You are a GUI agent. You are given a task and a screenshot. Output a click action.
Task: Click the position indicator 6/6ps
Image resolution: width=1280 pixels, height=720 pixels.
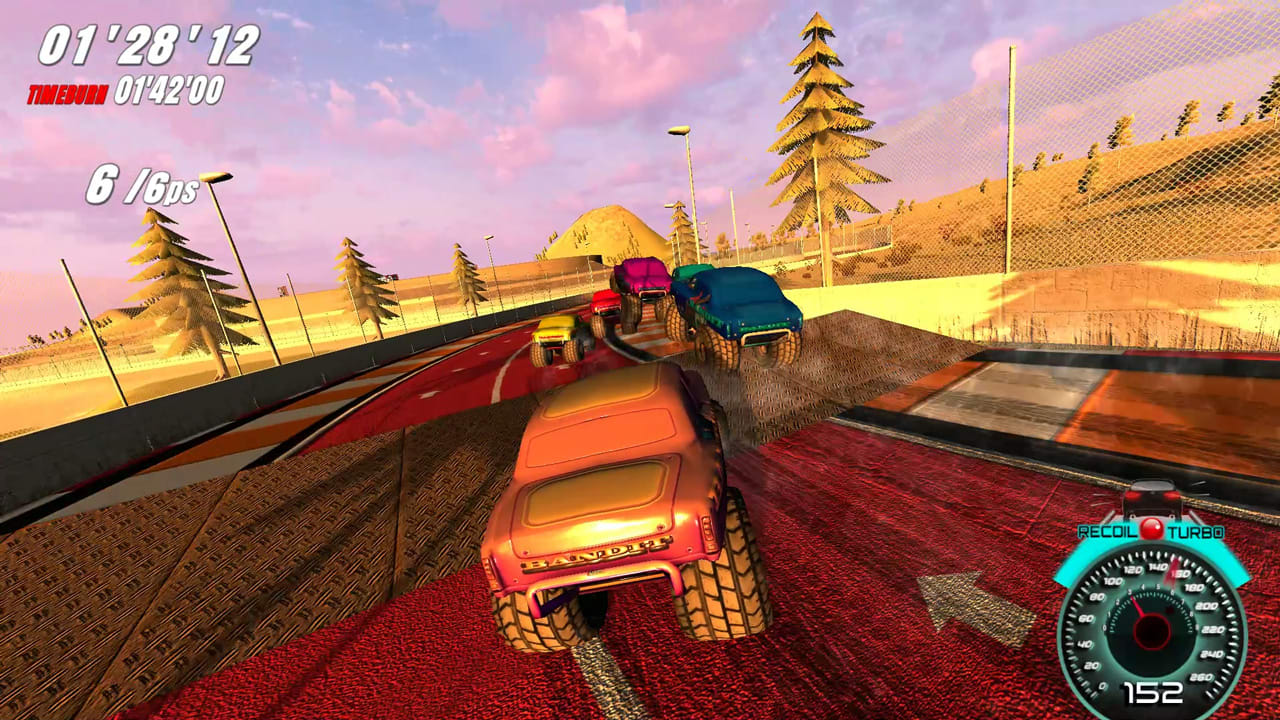[x=143, y=186]
